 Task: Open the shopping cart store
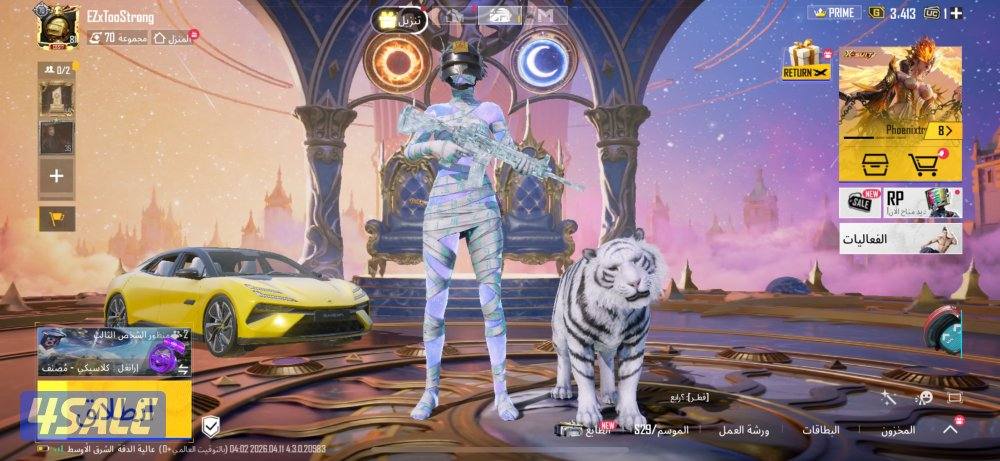coord(927,163)
